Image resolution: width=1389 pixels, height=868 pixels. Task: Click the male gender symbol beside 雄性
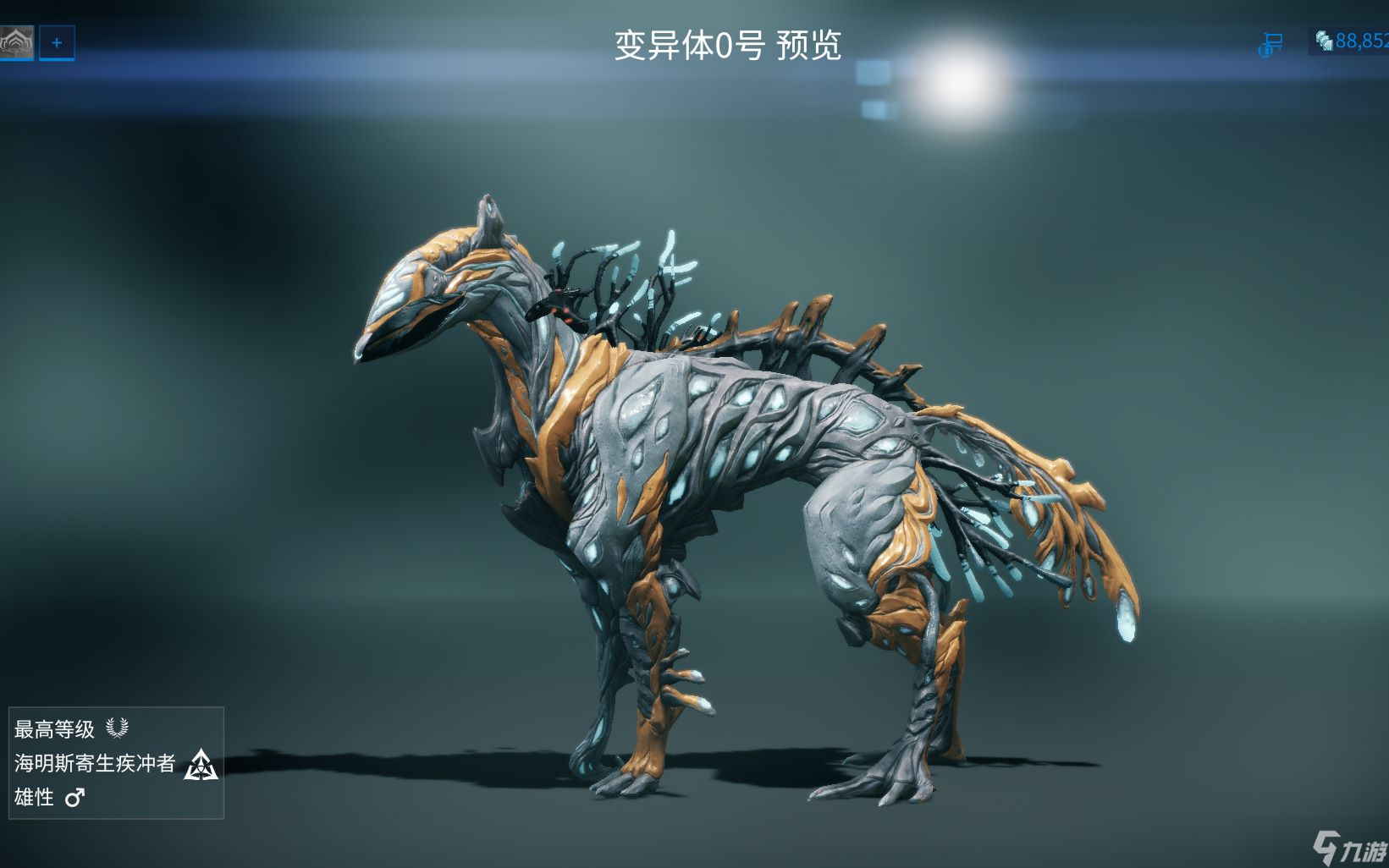75,798
